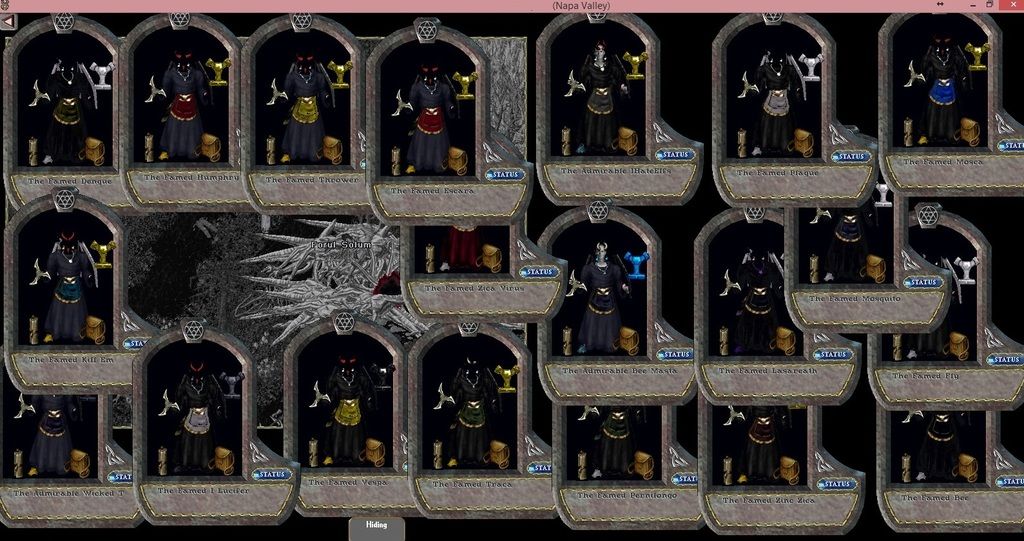Open status for The Famed Zinc Zica
Viewport: 1024px width, 541px height.
pyautogui.click(x=838, y=484)
